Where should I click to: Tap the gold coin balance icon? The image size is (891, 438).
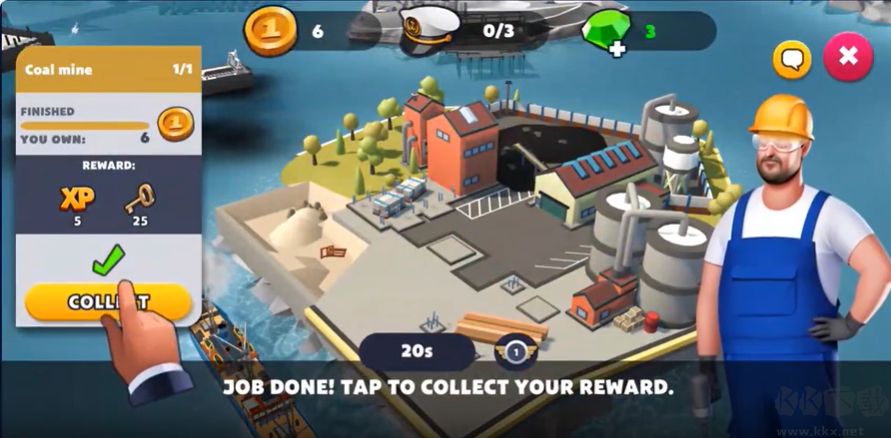tap(270, 31)
